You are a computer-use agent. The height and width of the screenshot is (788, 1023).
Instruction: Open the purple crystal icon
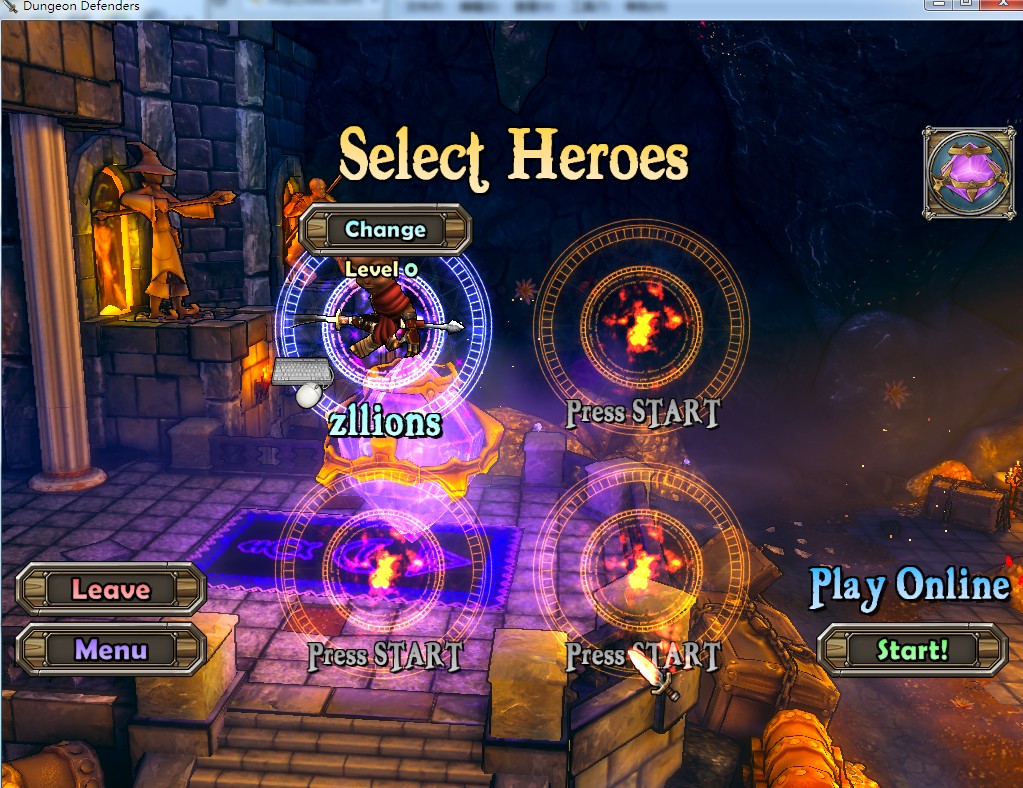point(968,172)
